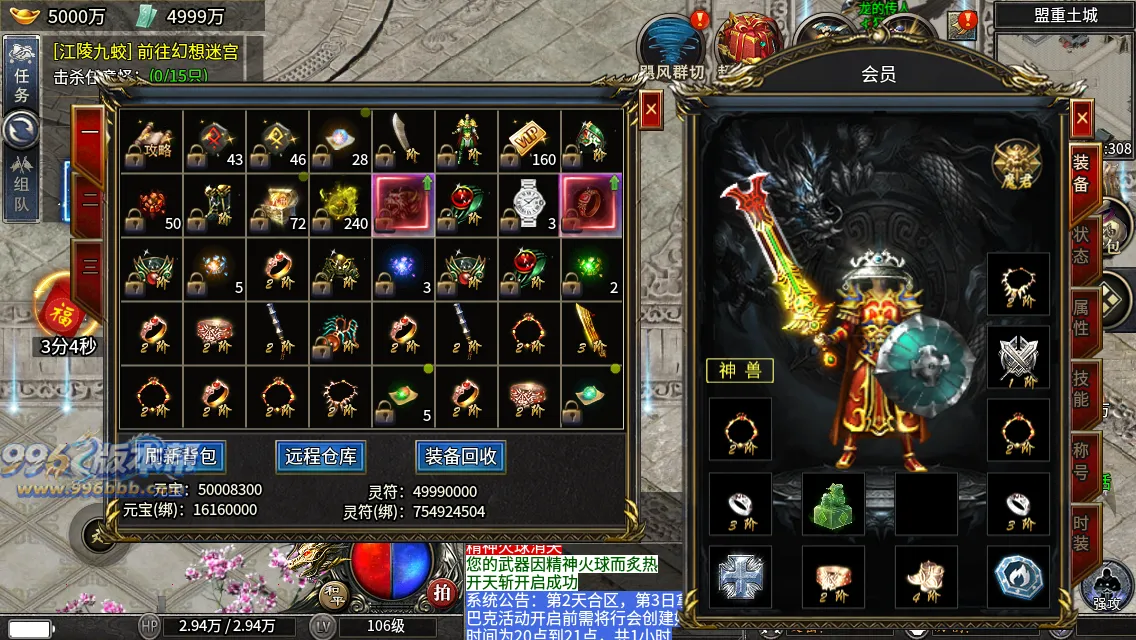The image size is (1136, 640).
Task: Select the VIP card item slot
Action: (529, 141)
